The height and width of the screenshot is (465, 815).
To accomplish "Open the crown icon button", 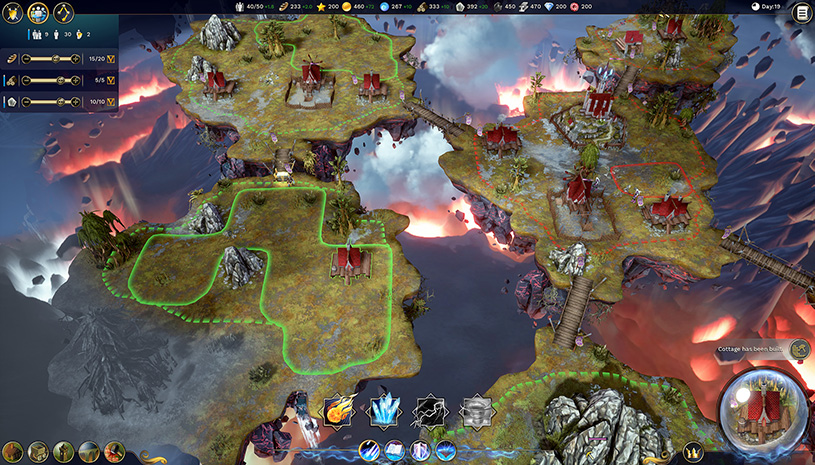I will click(x=692, y=452).
